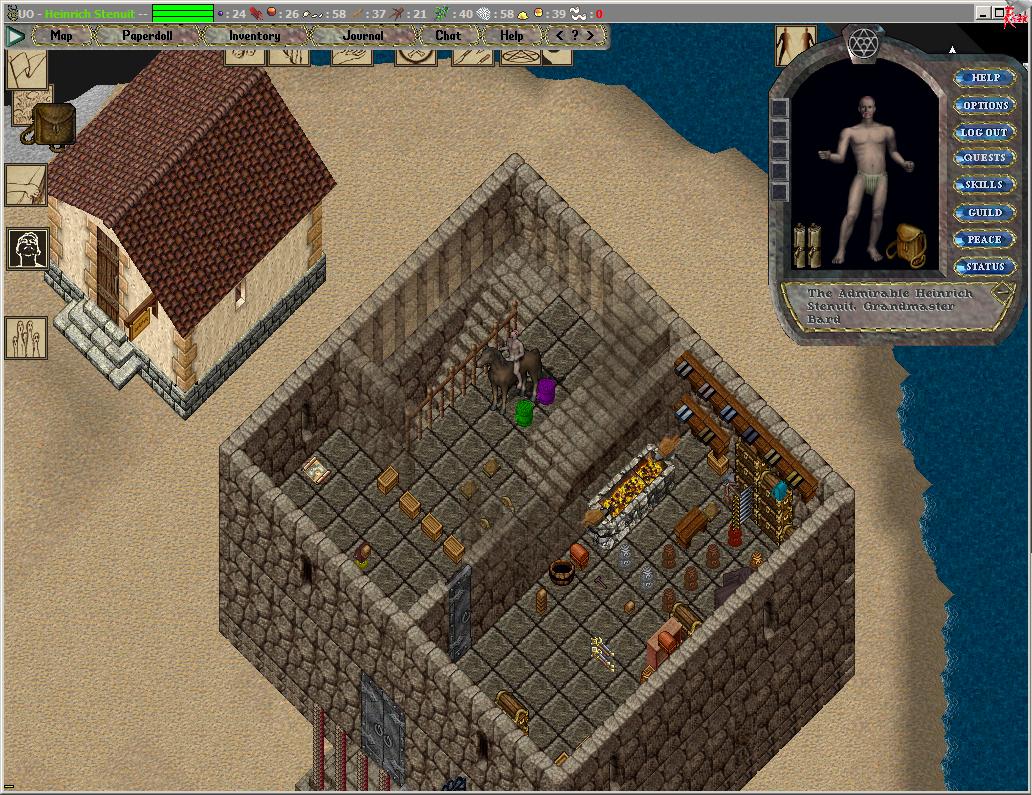Open the GUILD menu
1032x795 pixels.
[984, 212]
